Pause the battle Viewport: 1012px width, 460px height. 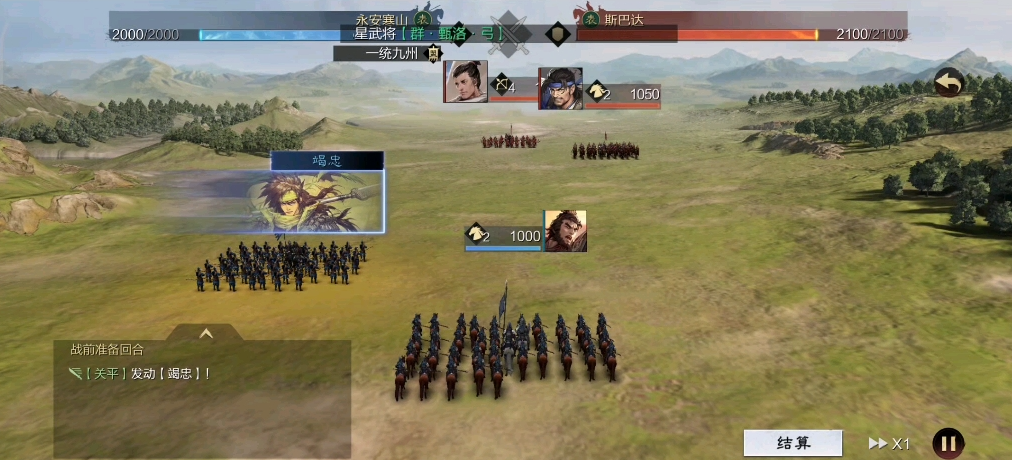click(948, 443)
